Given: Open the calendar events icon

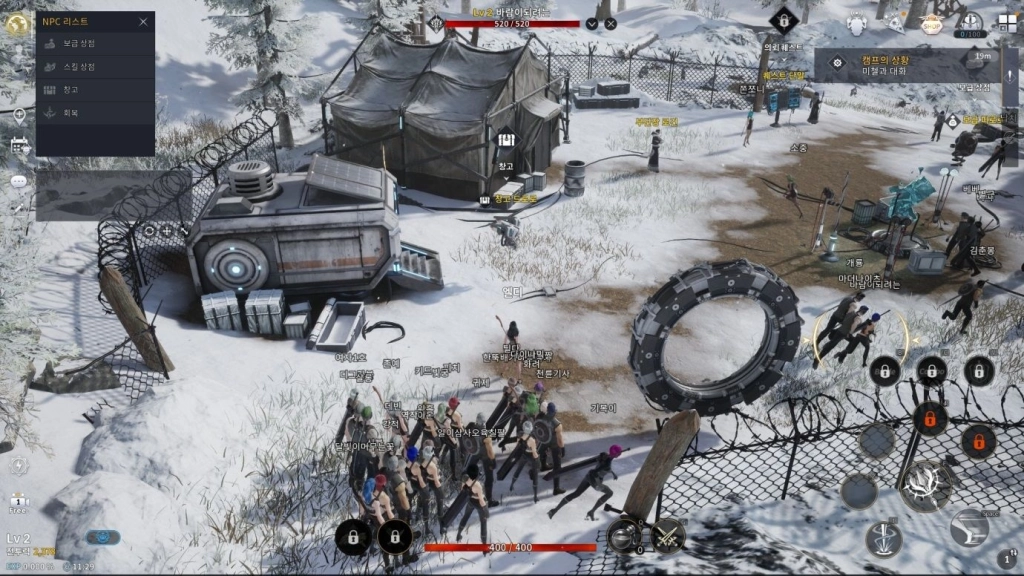Looking at the screenshot, I should coord(19,147).
